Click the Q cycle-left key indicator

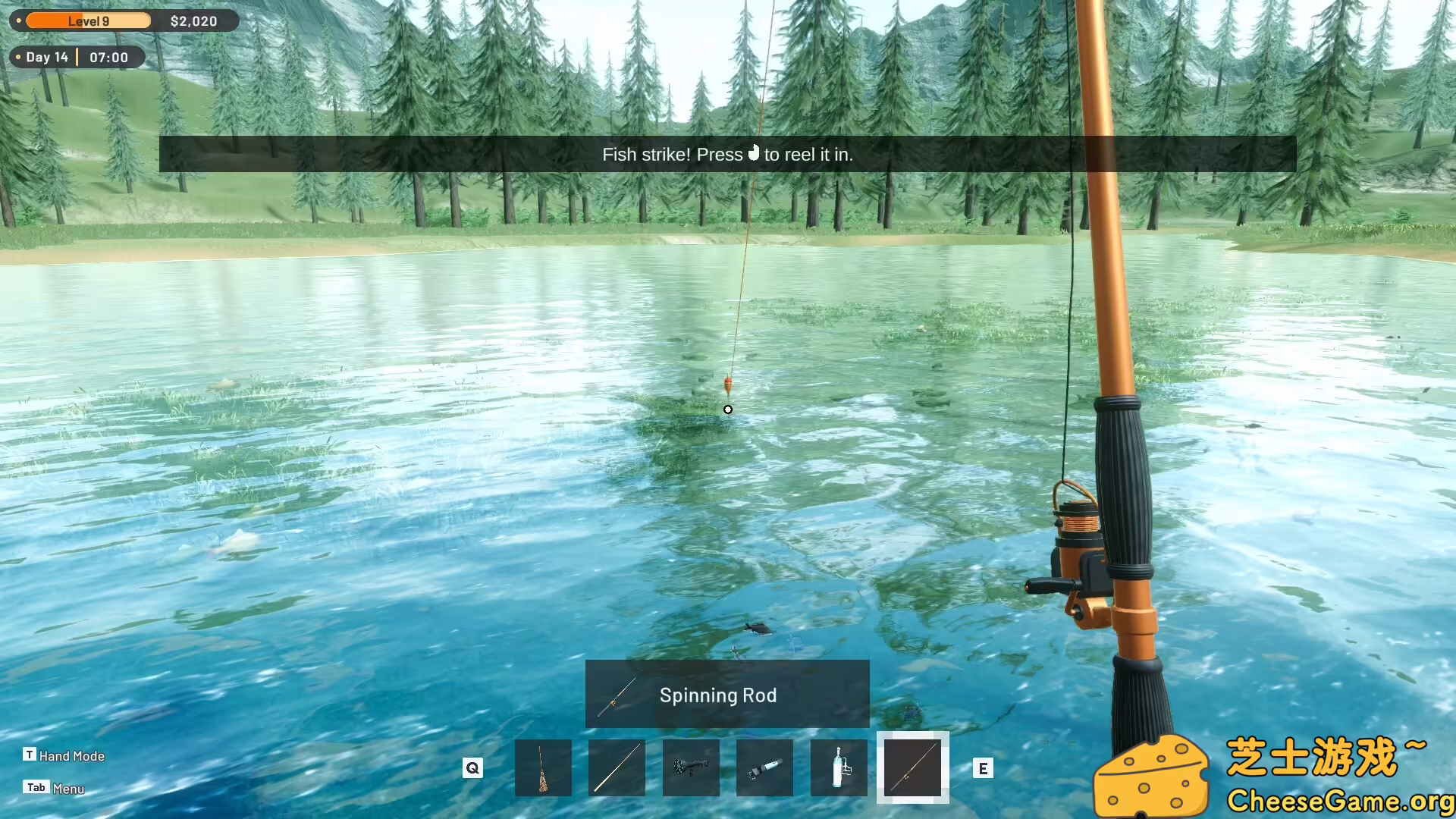click(472, 768)
